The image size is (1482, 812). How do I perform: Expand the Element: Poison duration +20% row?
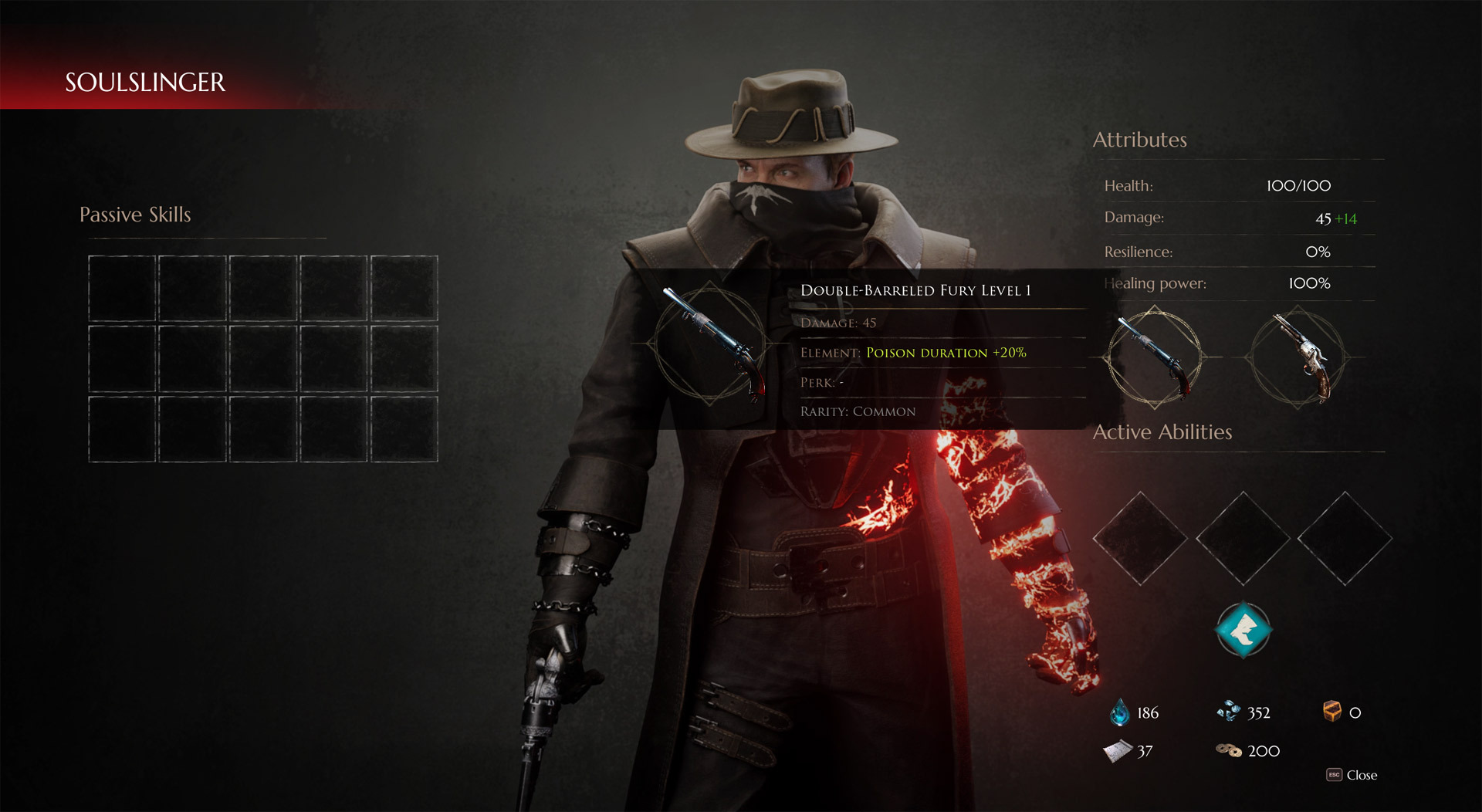(x=913, y=352)
